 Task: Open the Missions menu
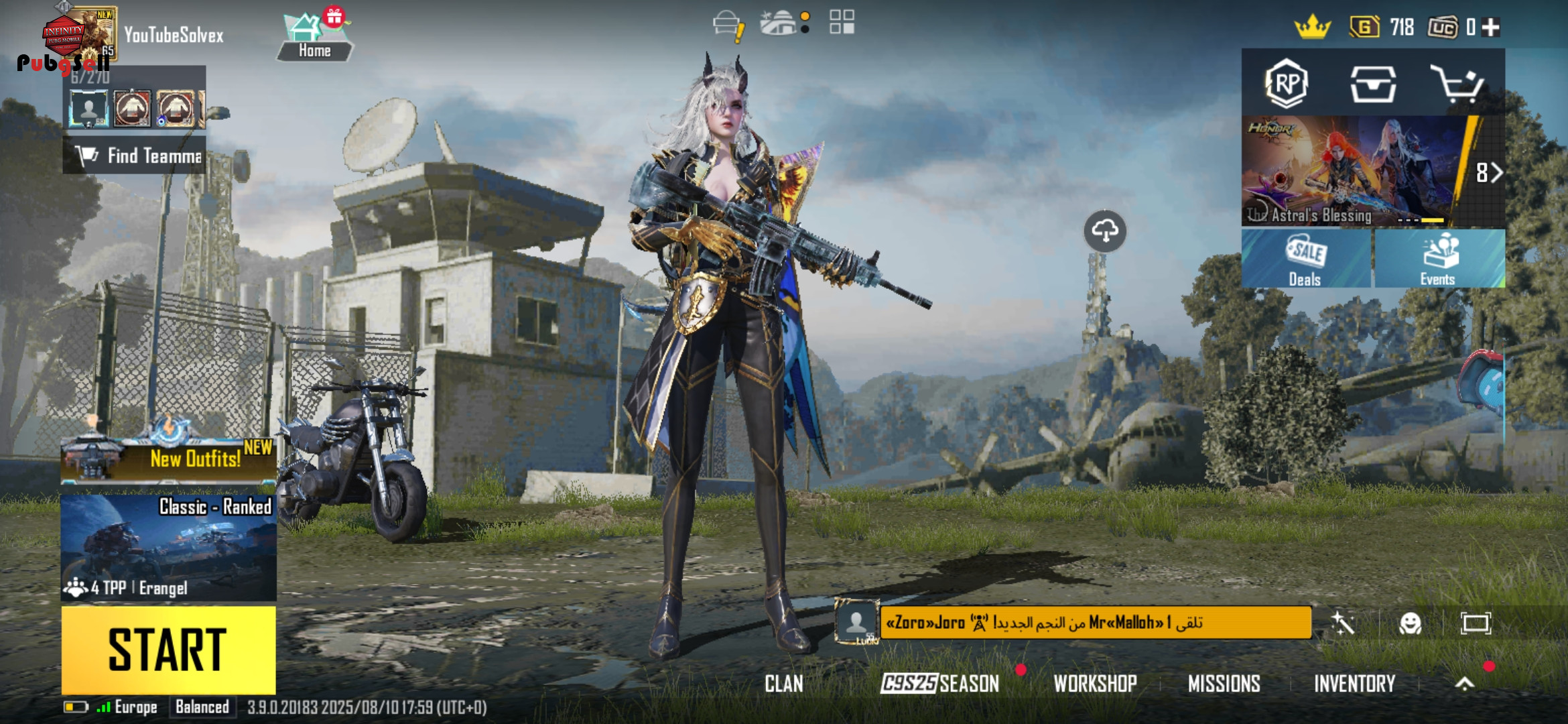(1224, 684)
